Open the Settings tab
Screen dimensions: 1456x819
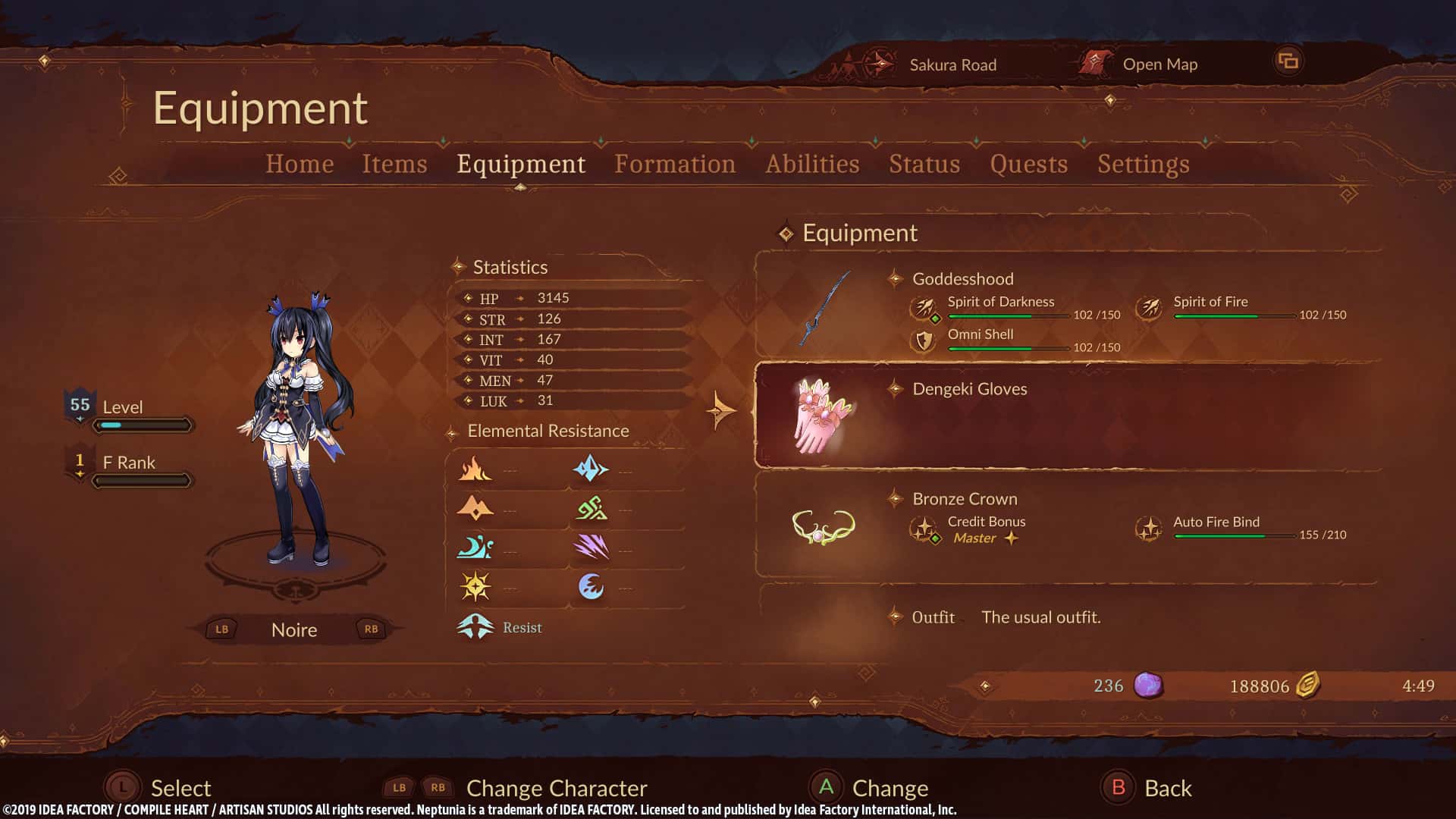1143,164
